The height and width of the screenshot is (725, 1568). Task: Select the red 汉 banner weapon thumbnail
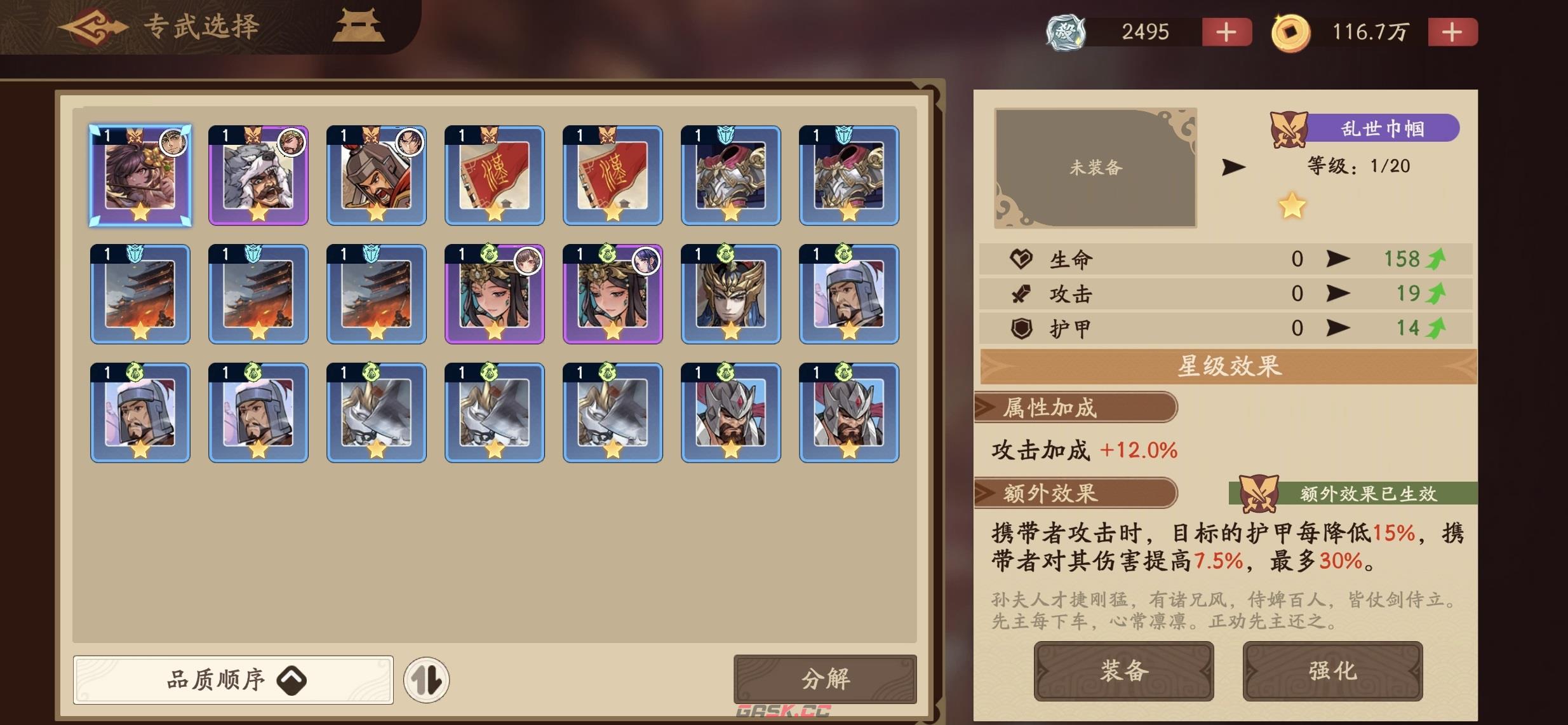click(494, 176)
